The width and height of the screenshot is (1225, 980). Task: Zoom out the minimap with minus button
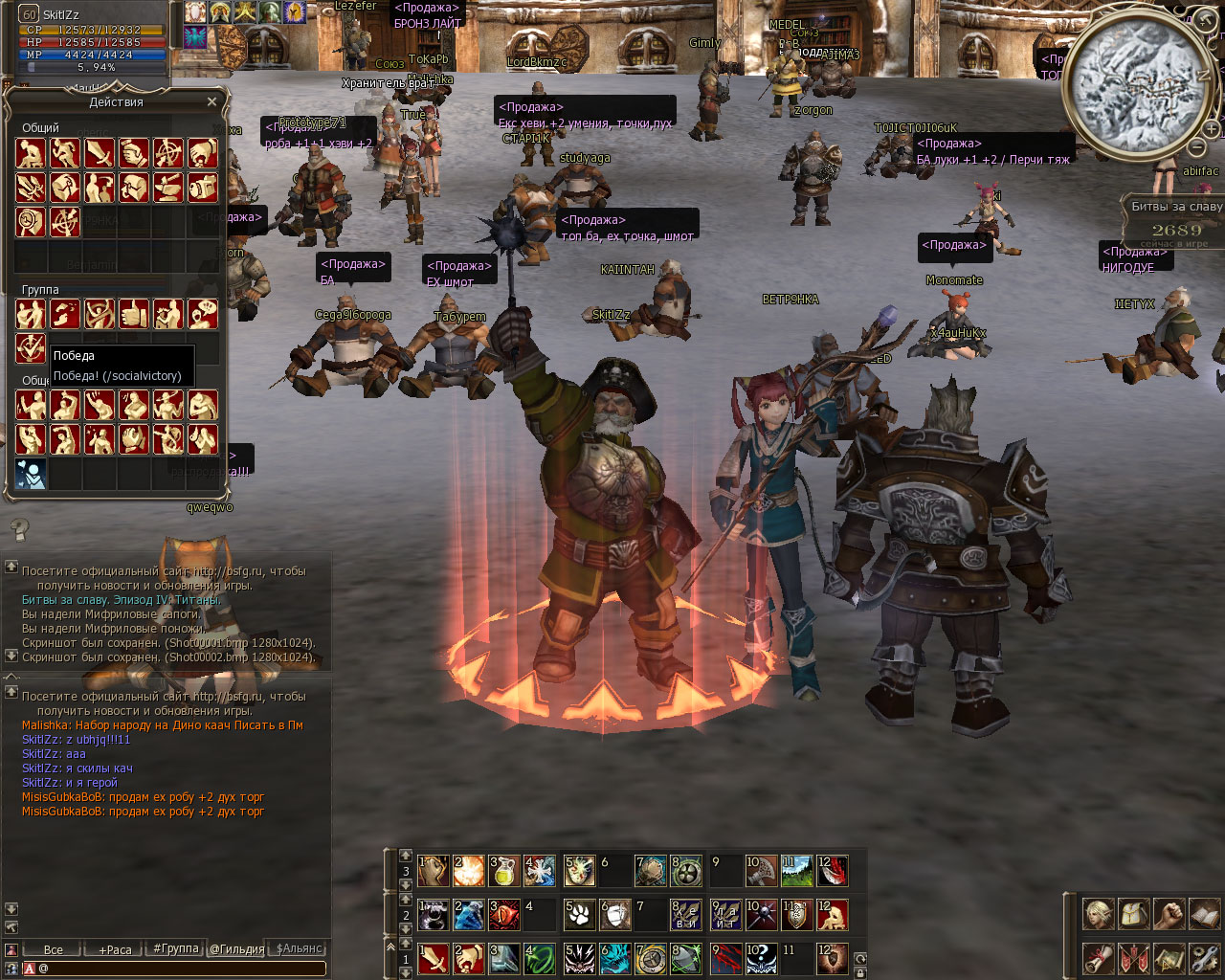tap(1197, 147)
